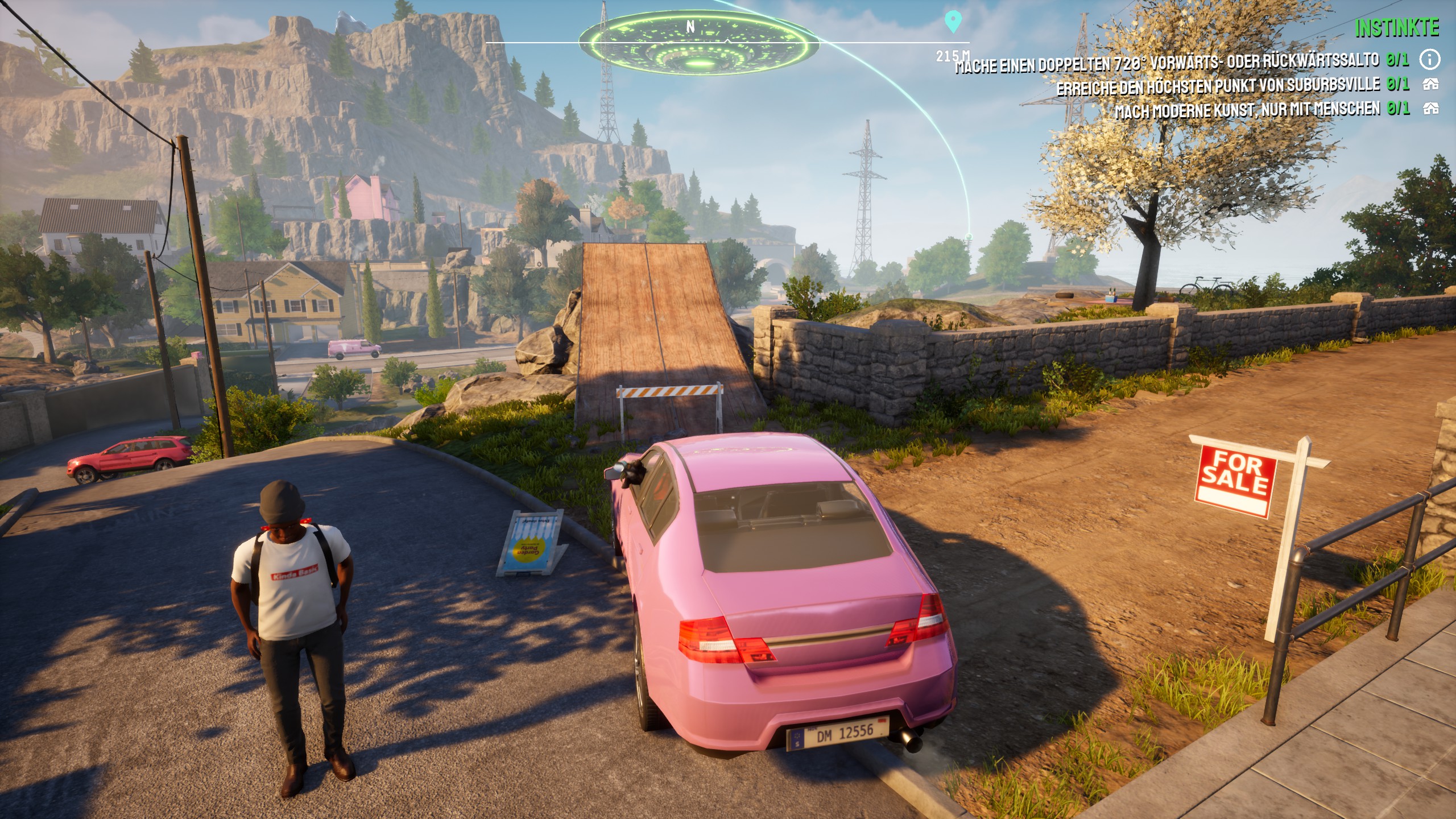Click the house icon beside the Suburbsville objective
The height and width of the screenshot is (819, 1456).
coord(1430,85)
